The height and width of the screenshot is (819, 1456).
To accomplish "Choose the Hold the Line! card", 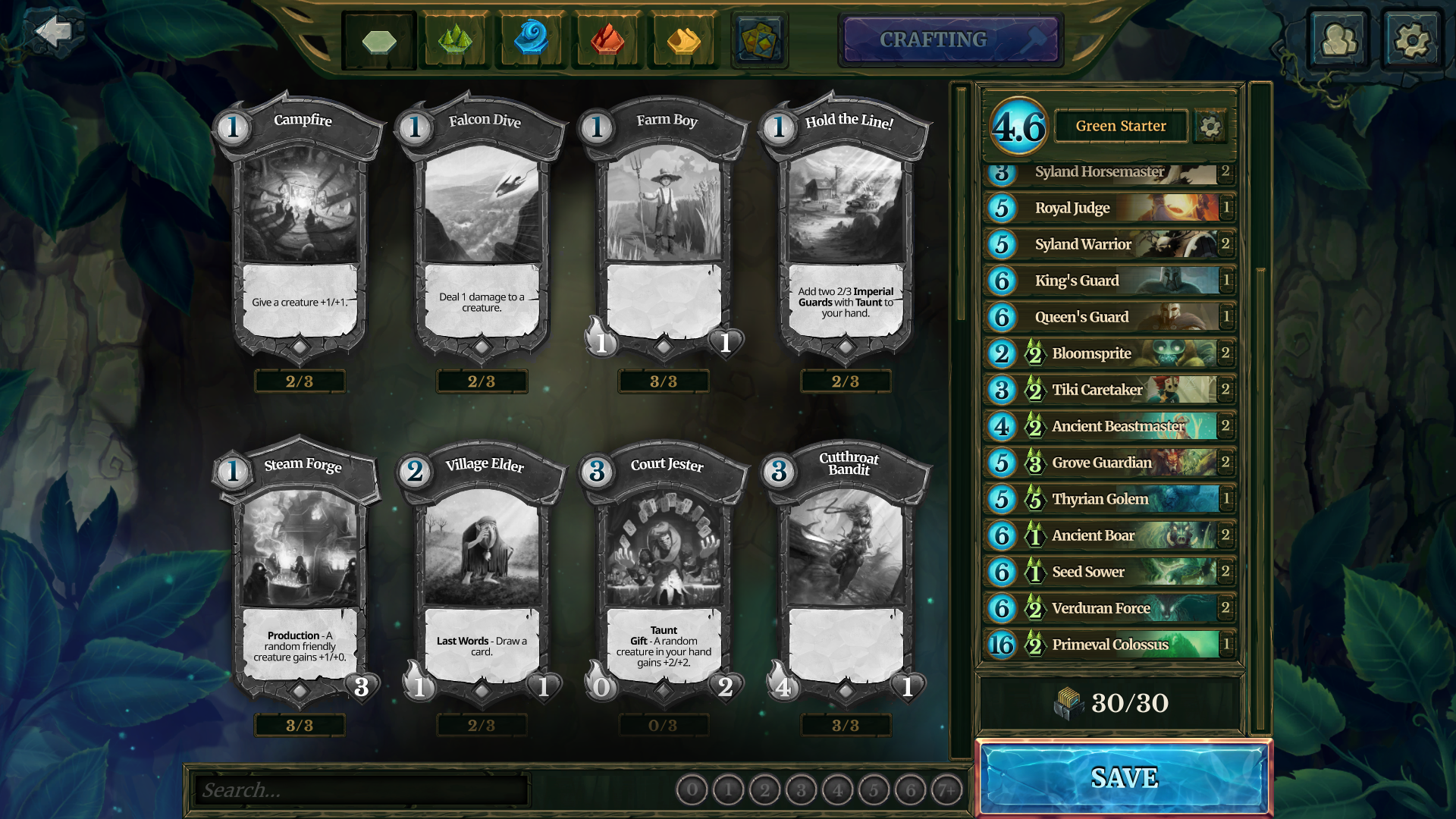I will [846, 227].
